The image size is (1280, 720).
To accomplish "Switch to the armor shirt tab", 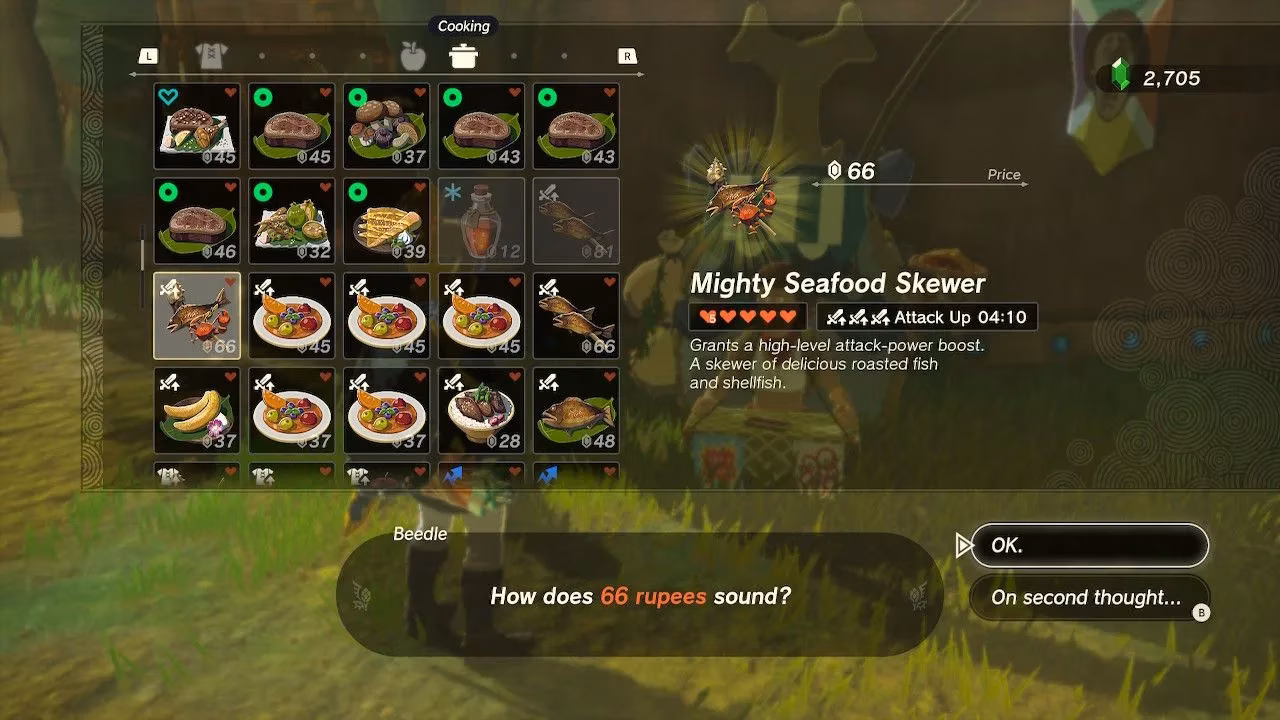I will click(x=211, y=57).
